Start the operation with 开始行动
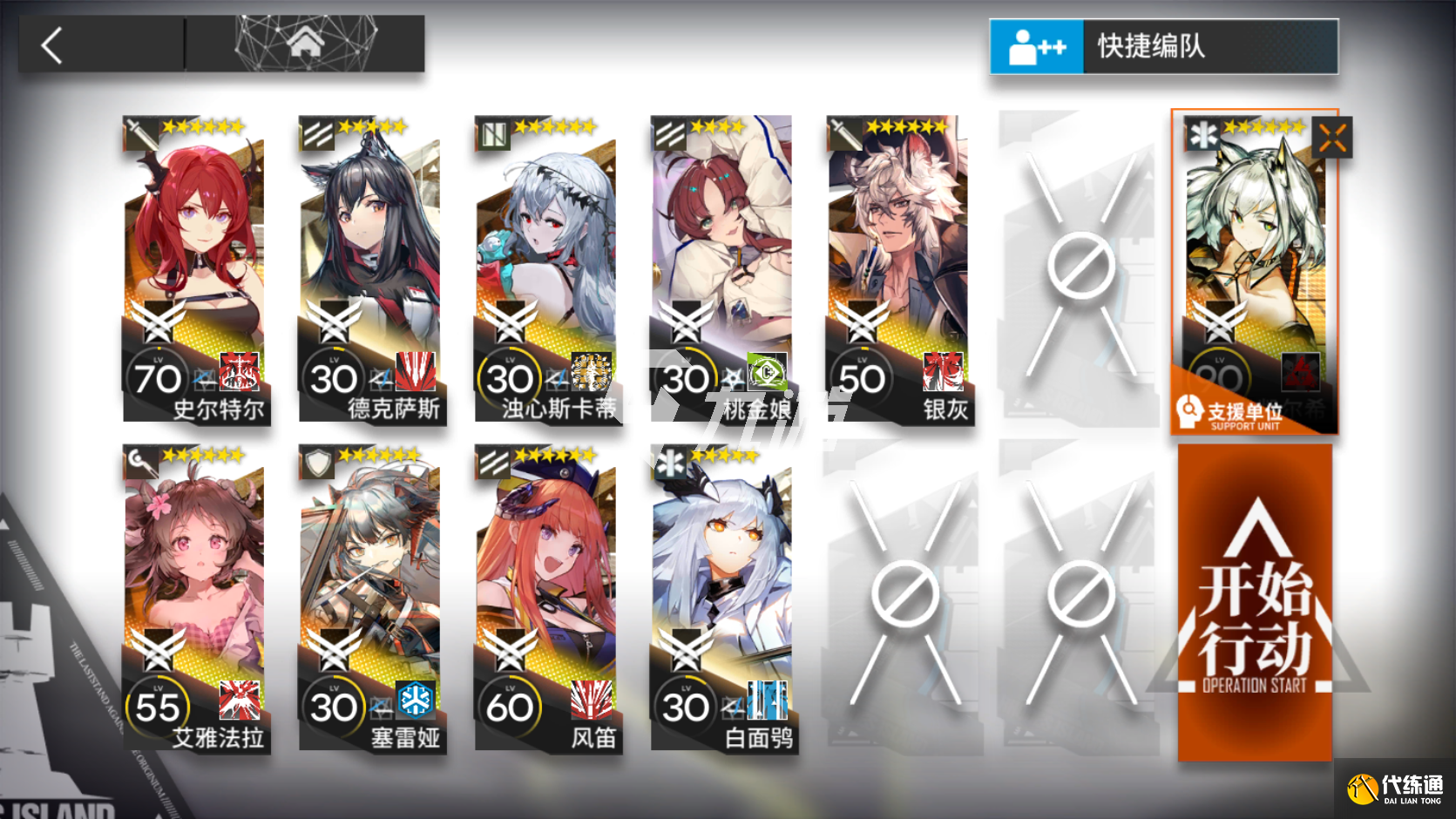Screen dimensions: 1456x819 click(1255, 603)
